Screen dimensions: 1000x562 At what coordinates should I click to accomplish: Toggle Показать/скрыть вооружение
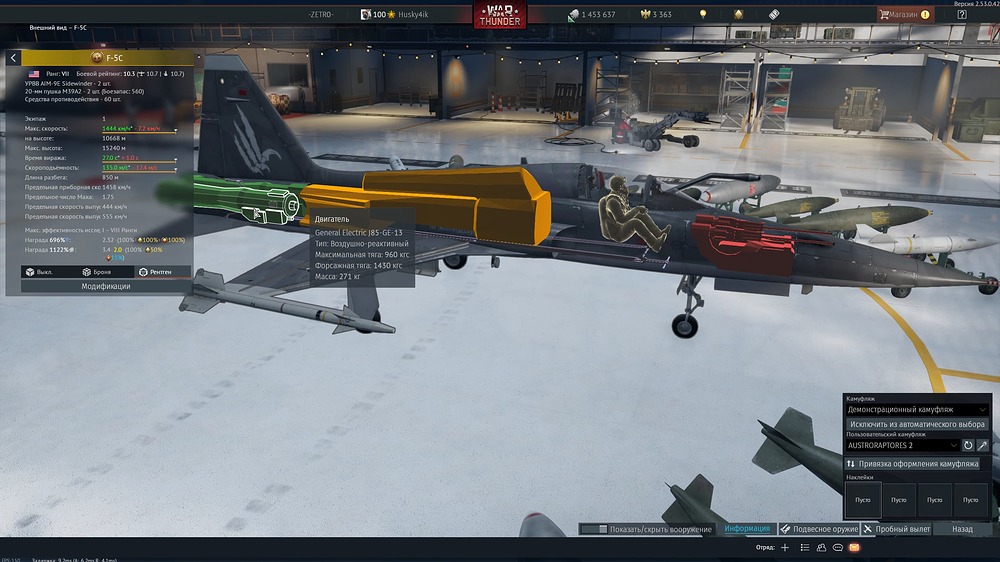click(646, 529)
